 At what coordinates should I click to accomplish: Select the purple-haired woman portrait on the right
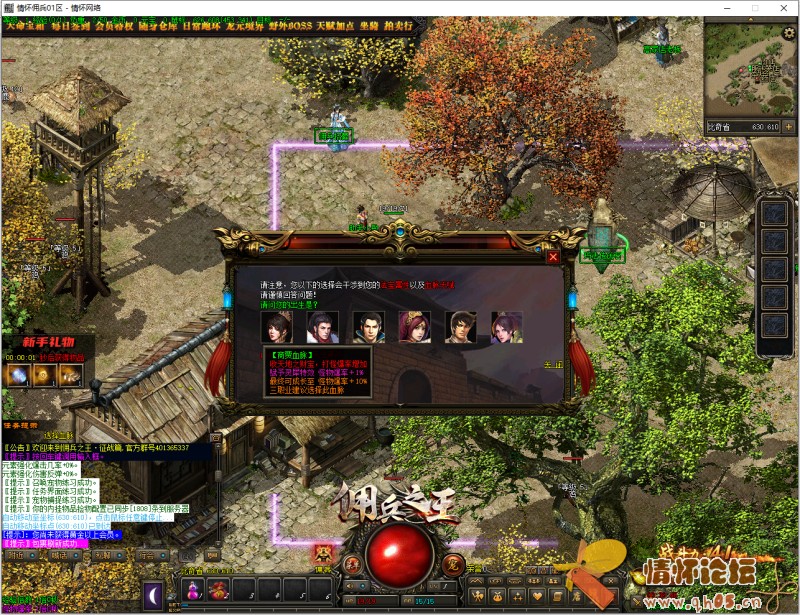tap(506, 327)
